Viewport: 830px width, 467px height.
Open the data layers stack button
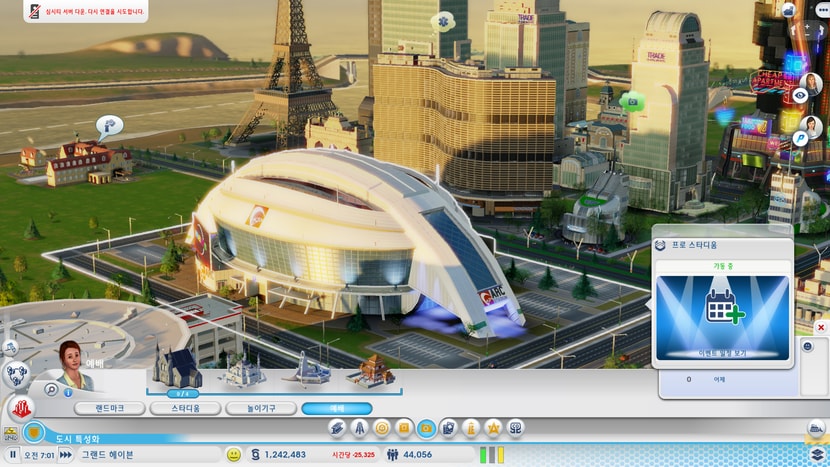click(x=817, y=453)
